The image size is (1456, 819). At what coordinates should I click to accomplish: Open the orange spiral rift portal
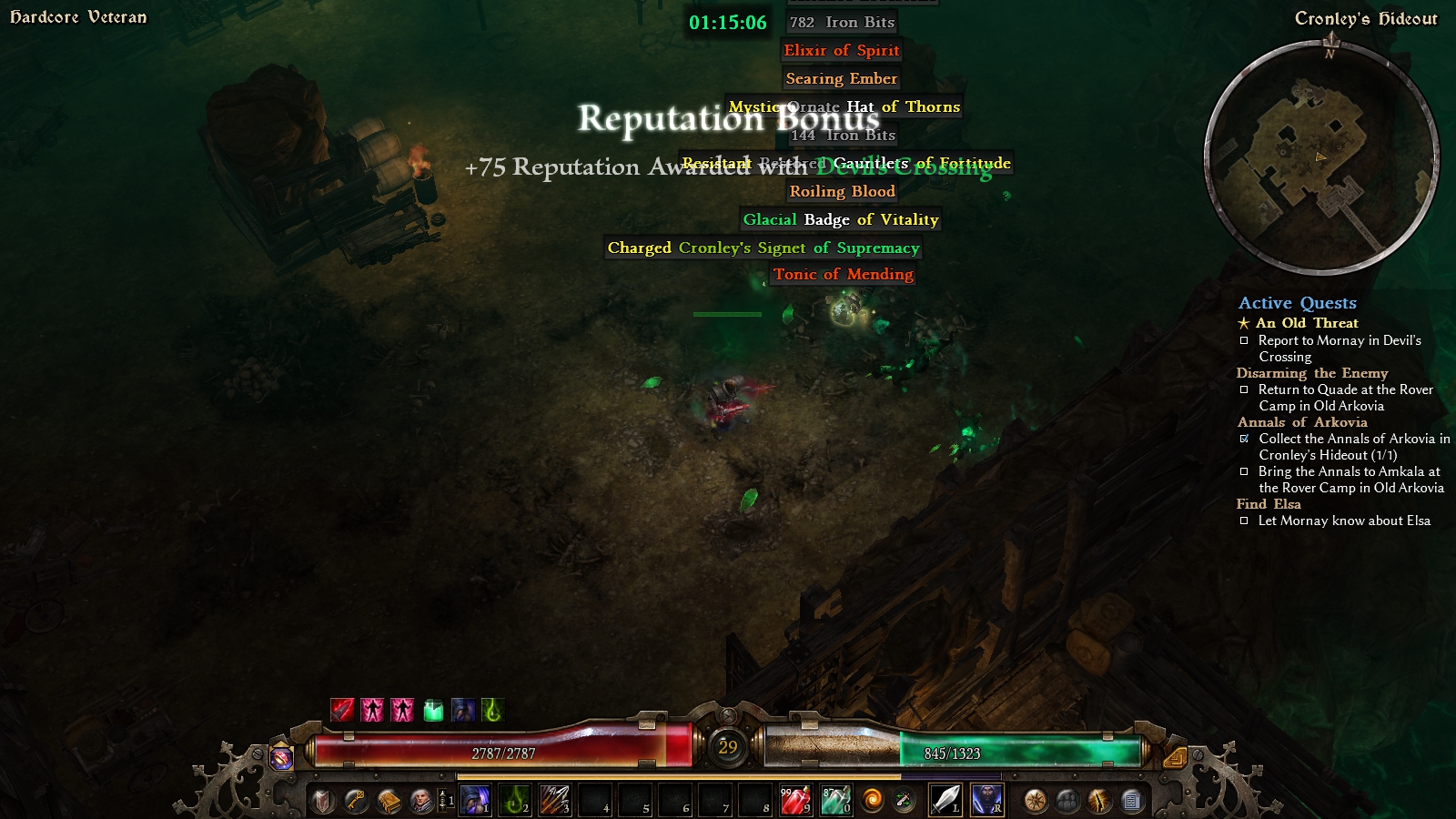(872, 801)
